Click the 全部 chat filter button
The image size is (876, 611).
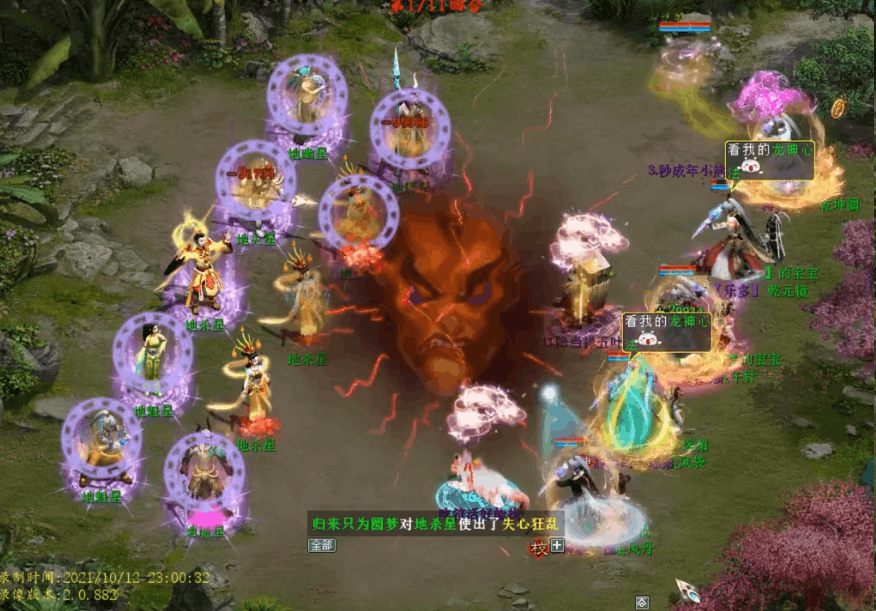(x=321, y=545)
